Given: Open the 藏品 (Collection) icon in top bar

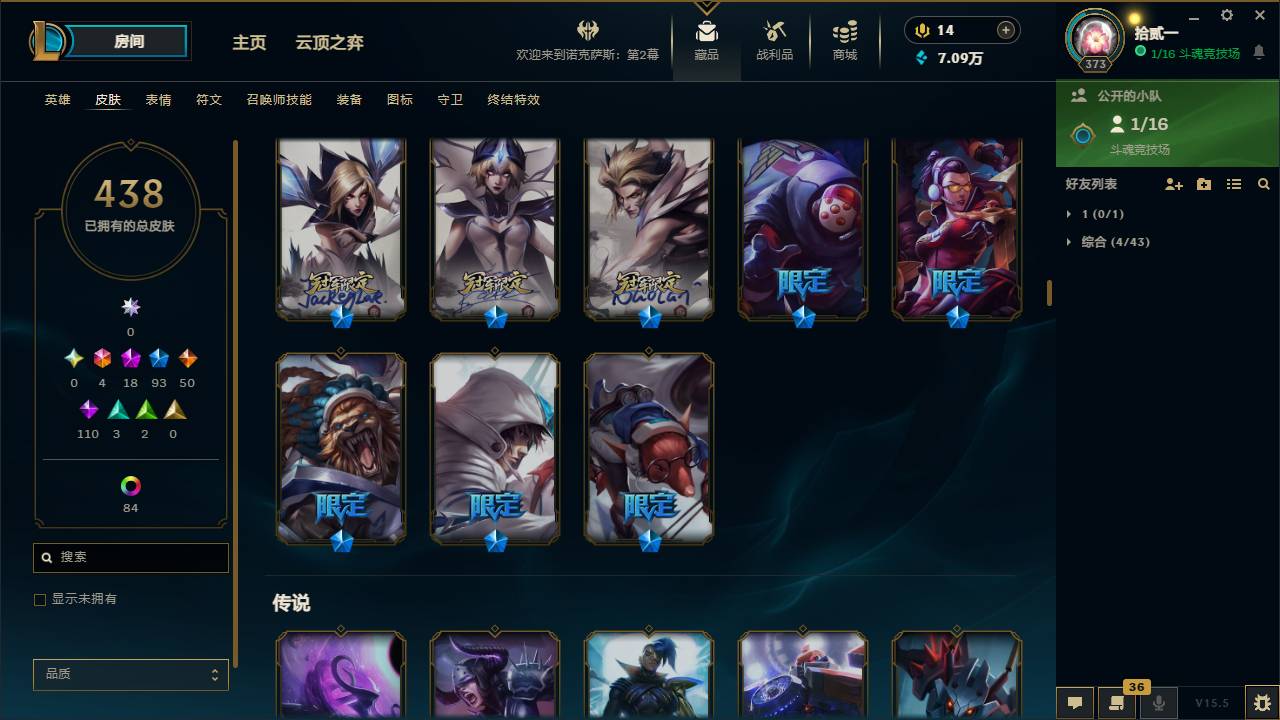Looking at the screenshot, I should pyautogui.click(x=707, y=40).
